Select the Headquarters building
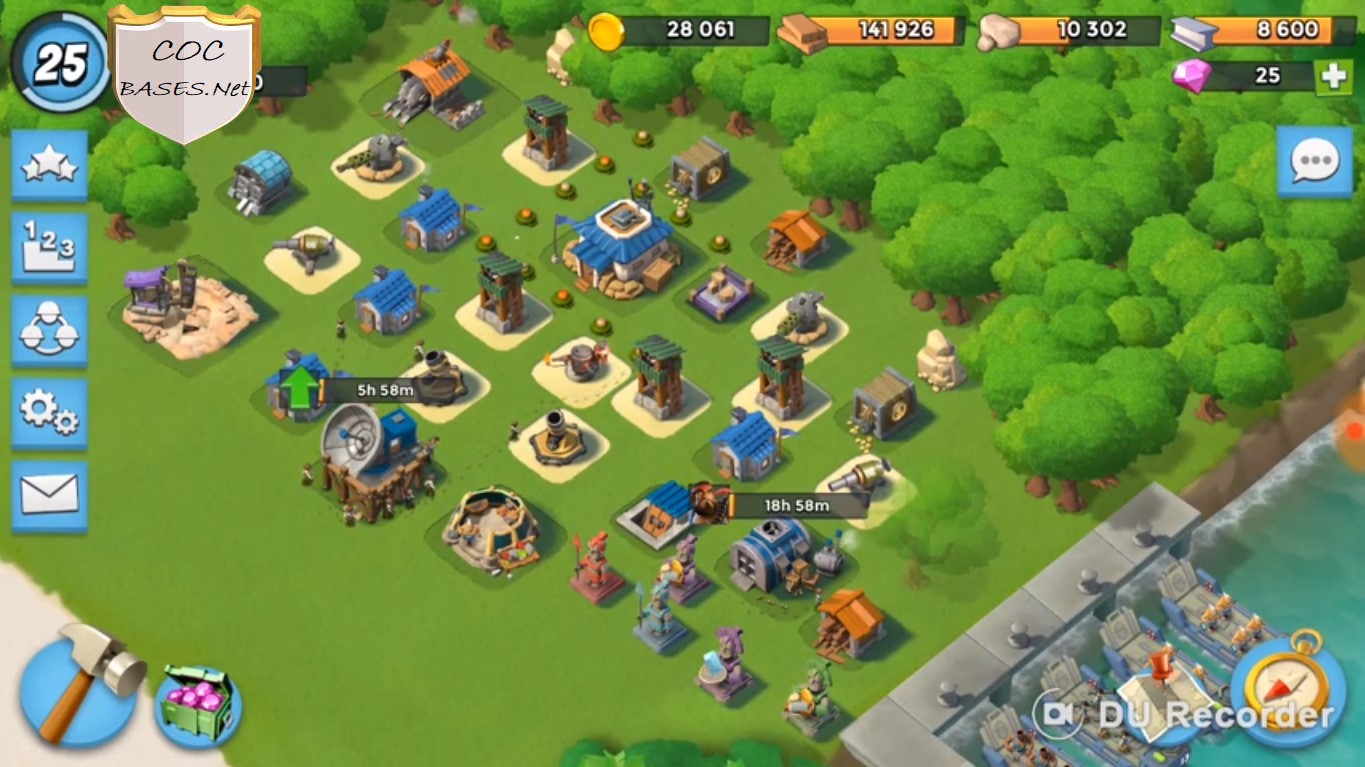This screenshot has width=1365, height=767. pyautogui.click(x=625, y=240)
